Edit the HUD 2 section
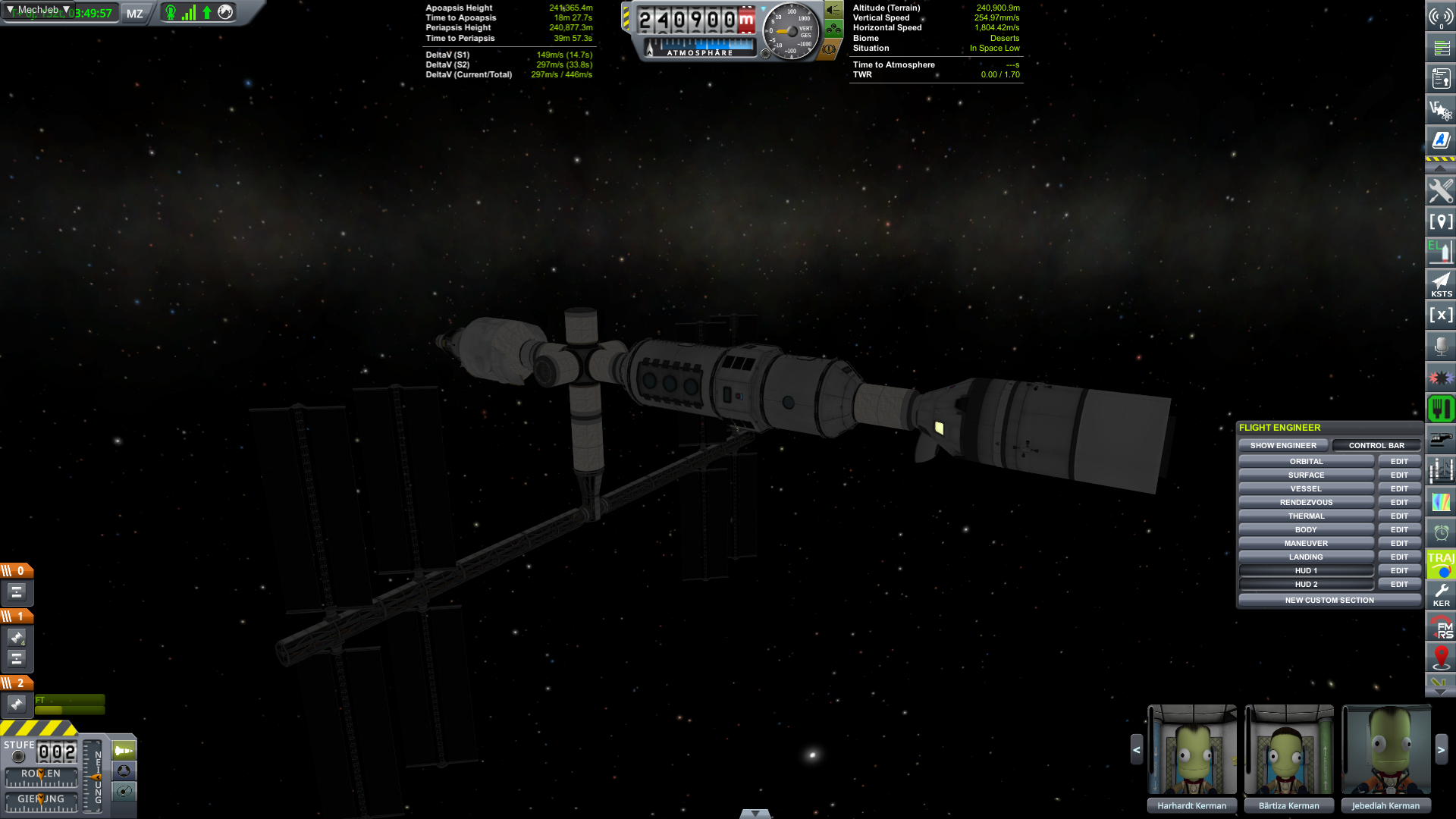The height and width of the screenshot is (819, 1456). (x=1399, y=585)
